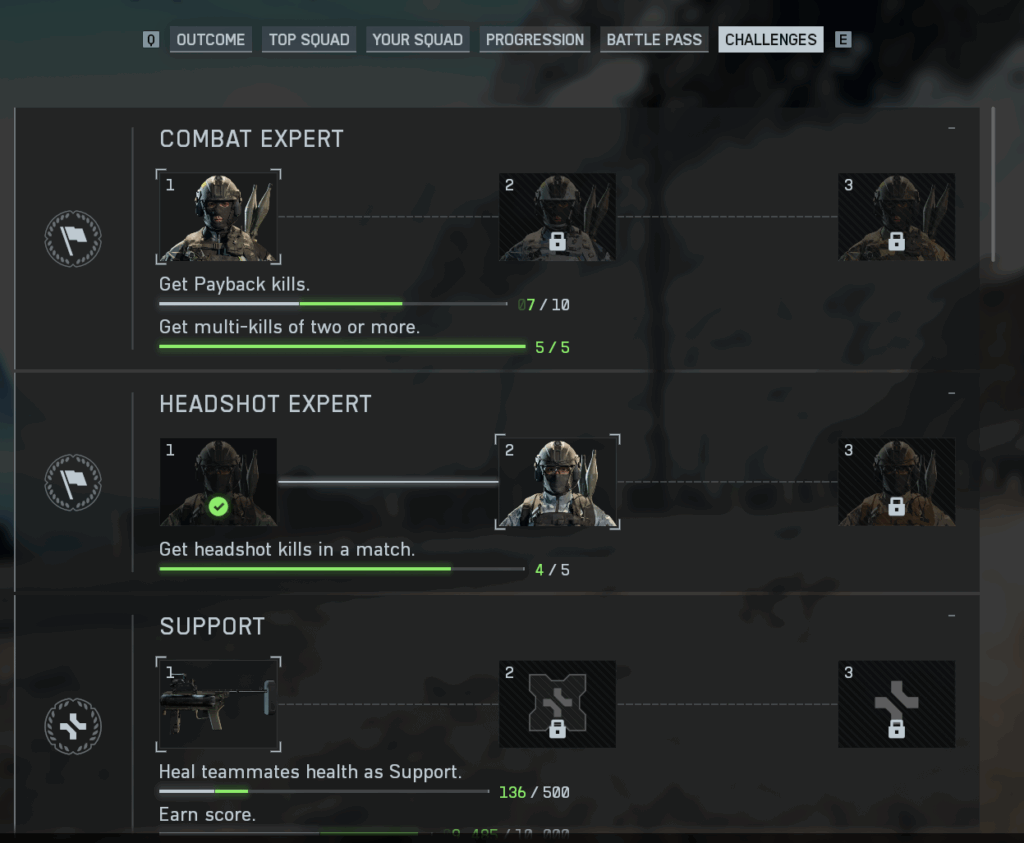Choose completed Headshot Expert tier 1 reward
Screen dimensions: 1024x843
point(218,482)
